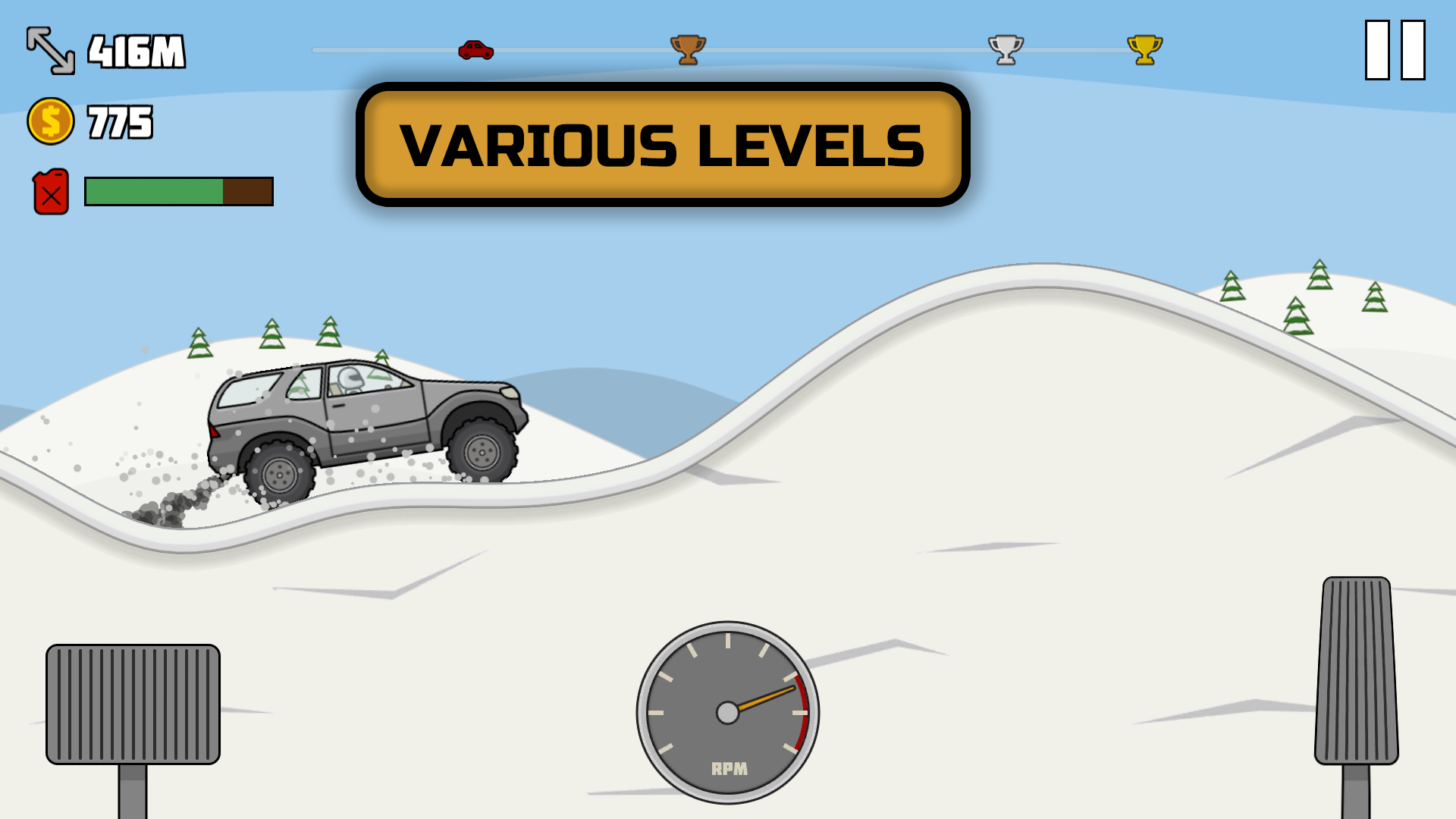Select the bronze trophy on the progress bar
1456x819 pixels.
(x=689, y=48)
